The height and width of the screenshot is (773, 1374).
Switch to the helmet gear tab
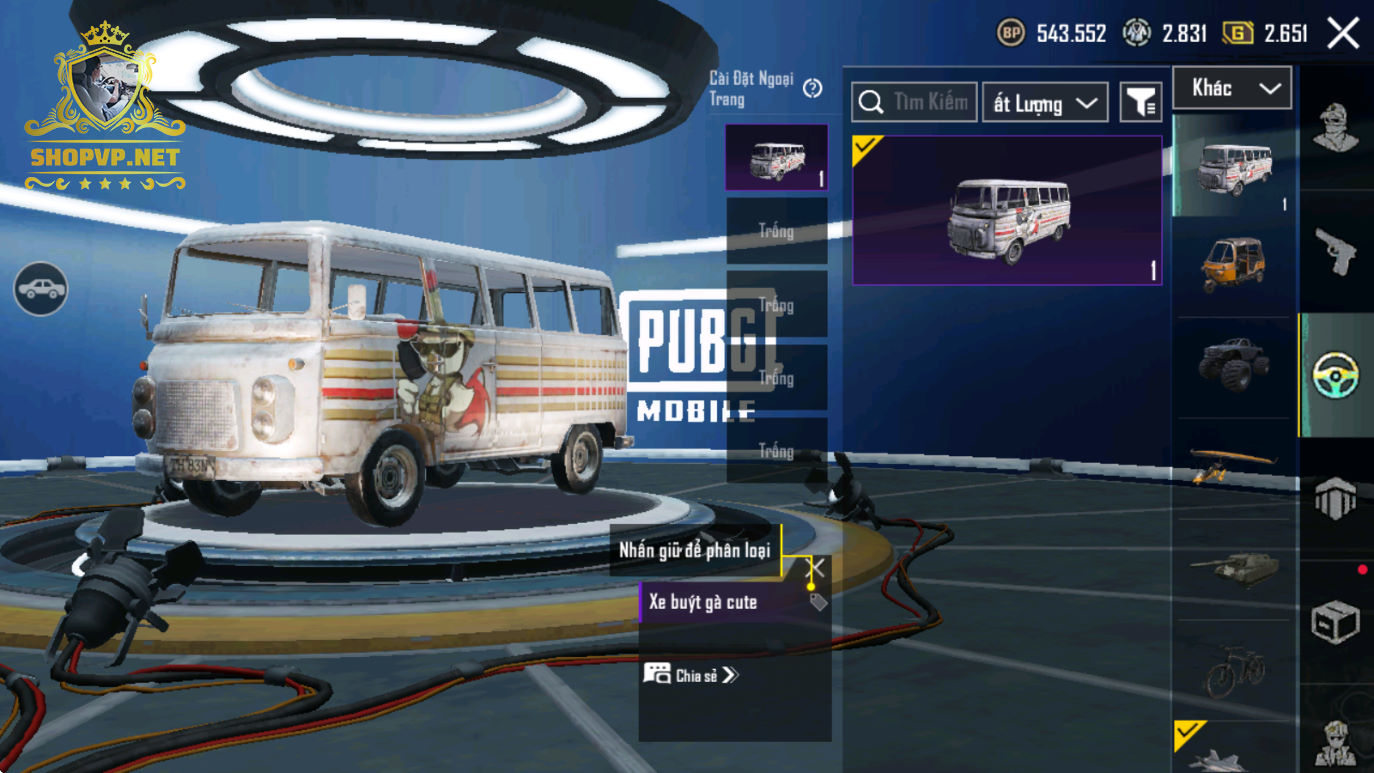[1336, 497]
